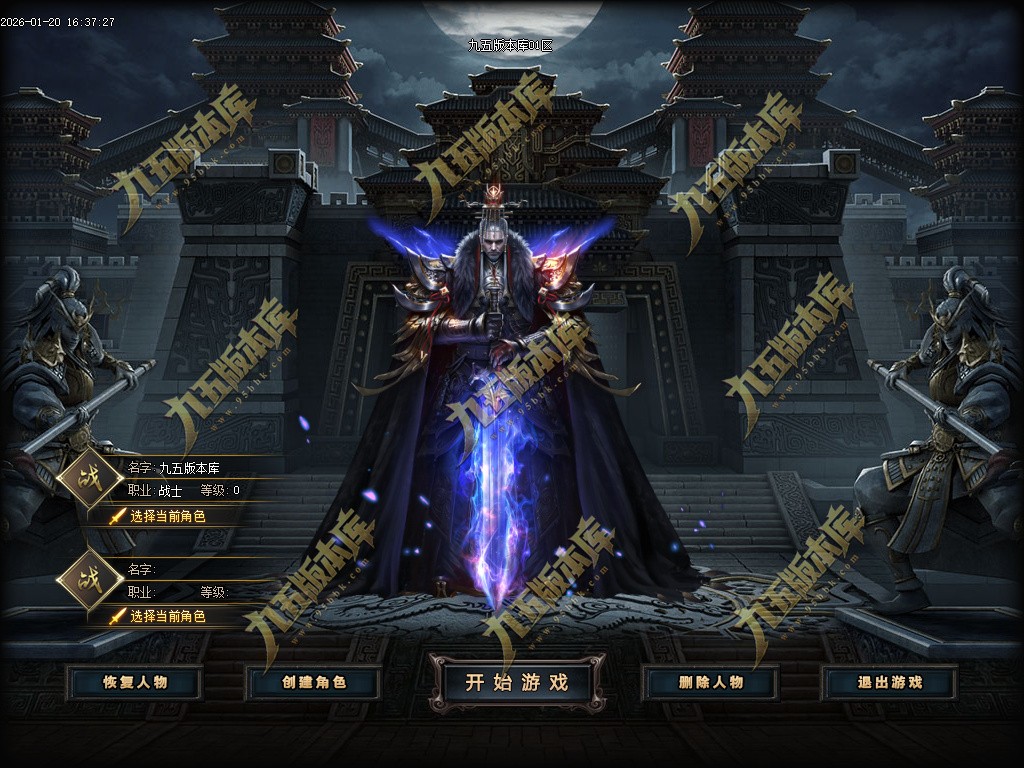Image resolution: width=1024 pixels, height=768 pixels.
Task: Exit via the 退出游戏 button
Action: tap(889, 683)
